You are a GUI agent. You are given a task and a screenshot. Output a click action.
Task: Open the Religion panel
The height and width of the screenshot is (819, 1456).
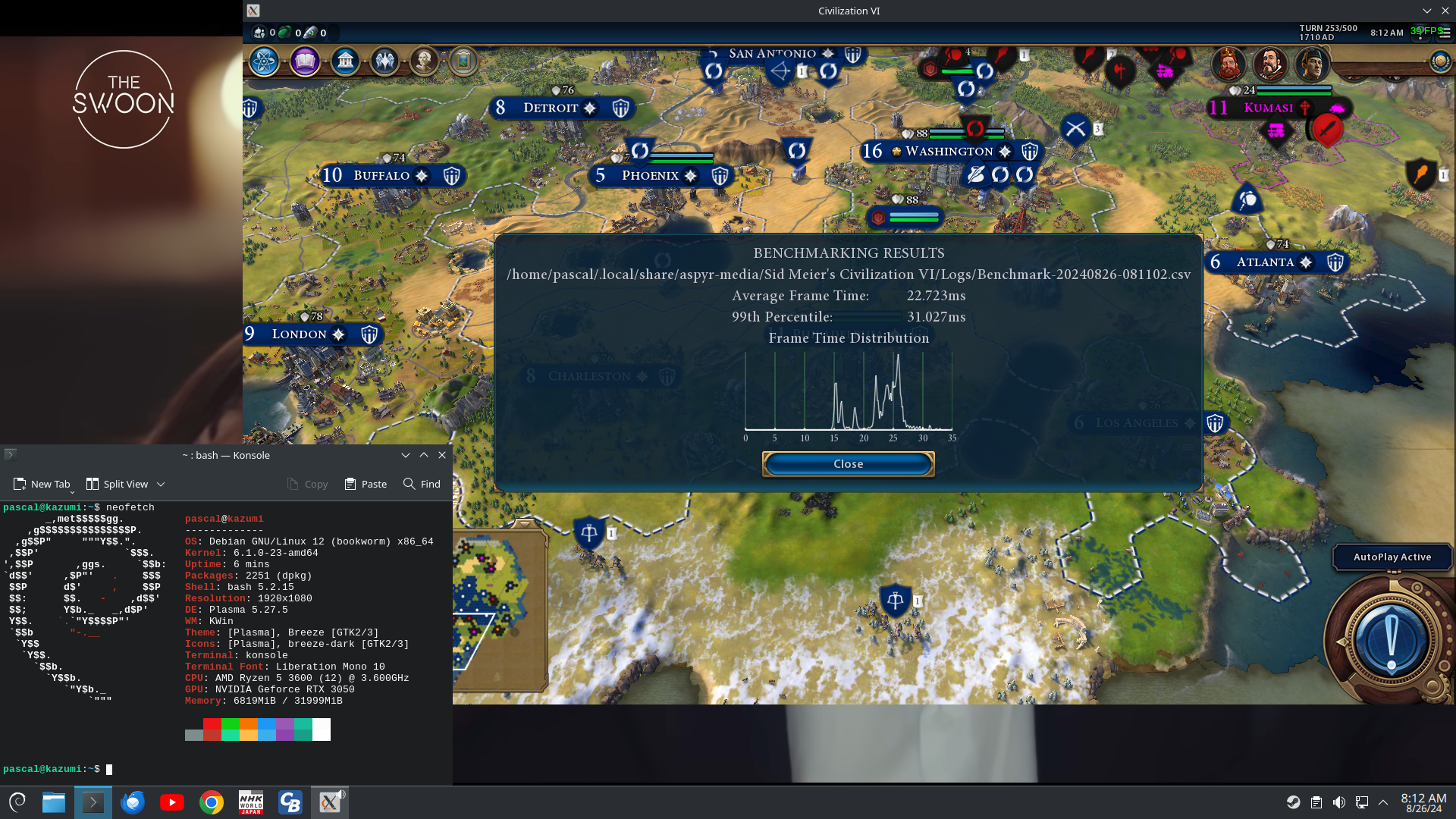[x=385, y=61]
